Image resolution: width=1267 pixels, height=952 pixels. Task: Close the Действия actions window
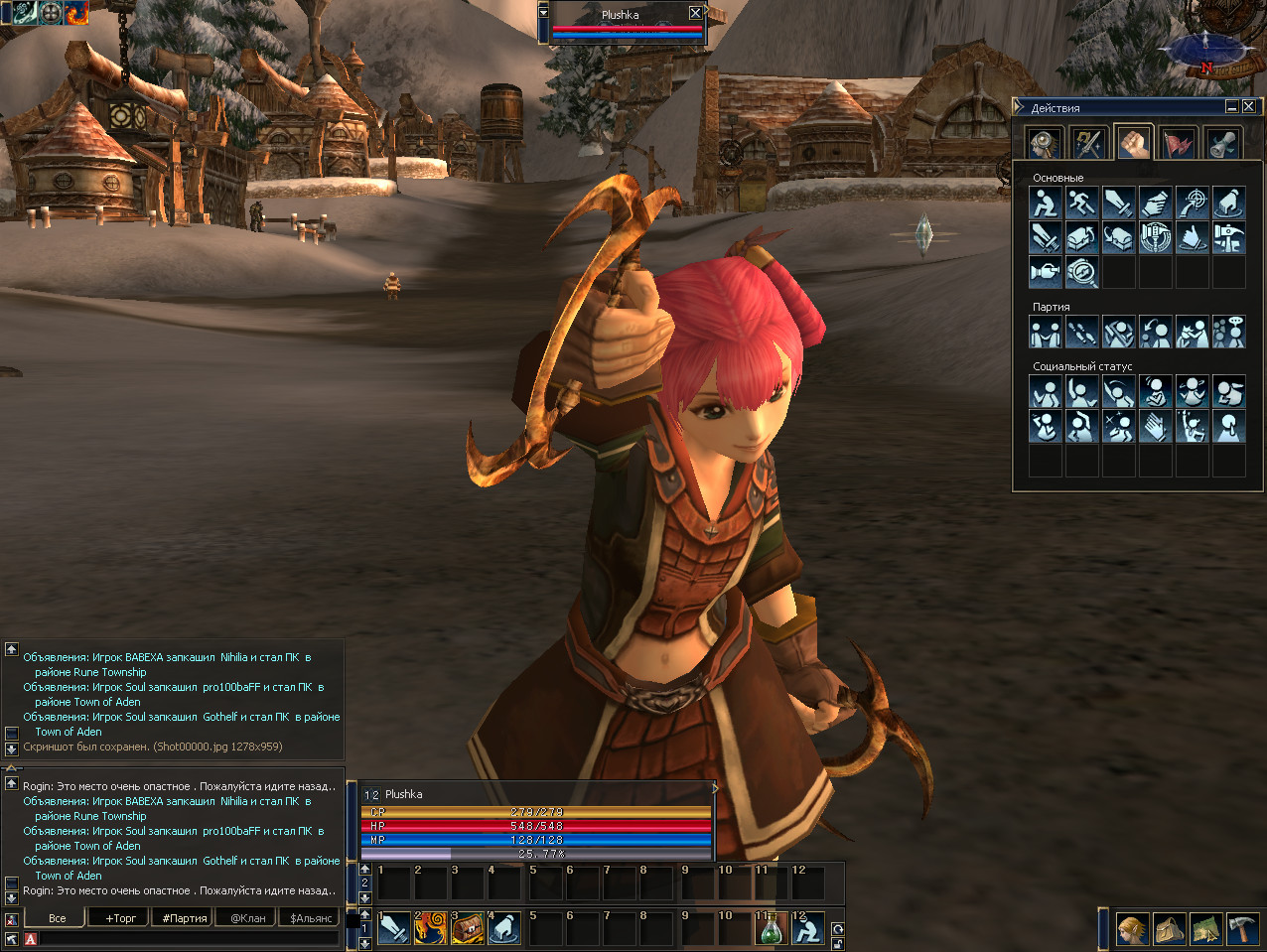(1249, 106)
